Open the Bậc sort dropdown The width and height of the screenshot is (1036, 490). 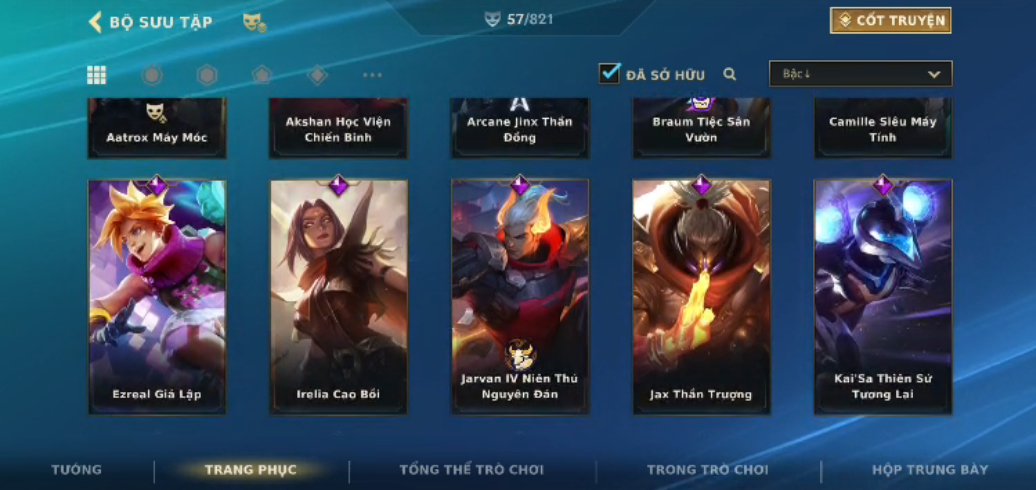[x=860, y=74]
